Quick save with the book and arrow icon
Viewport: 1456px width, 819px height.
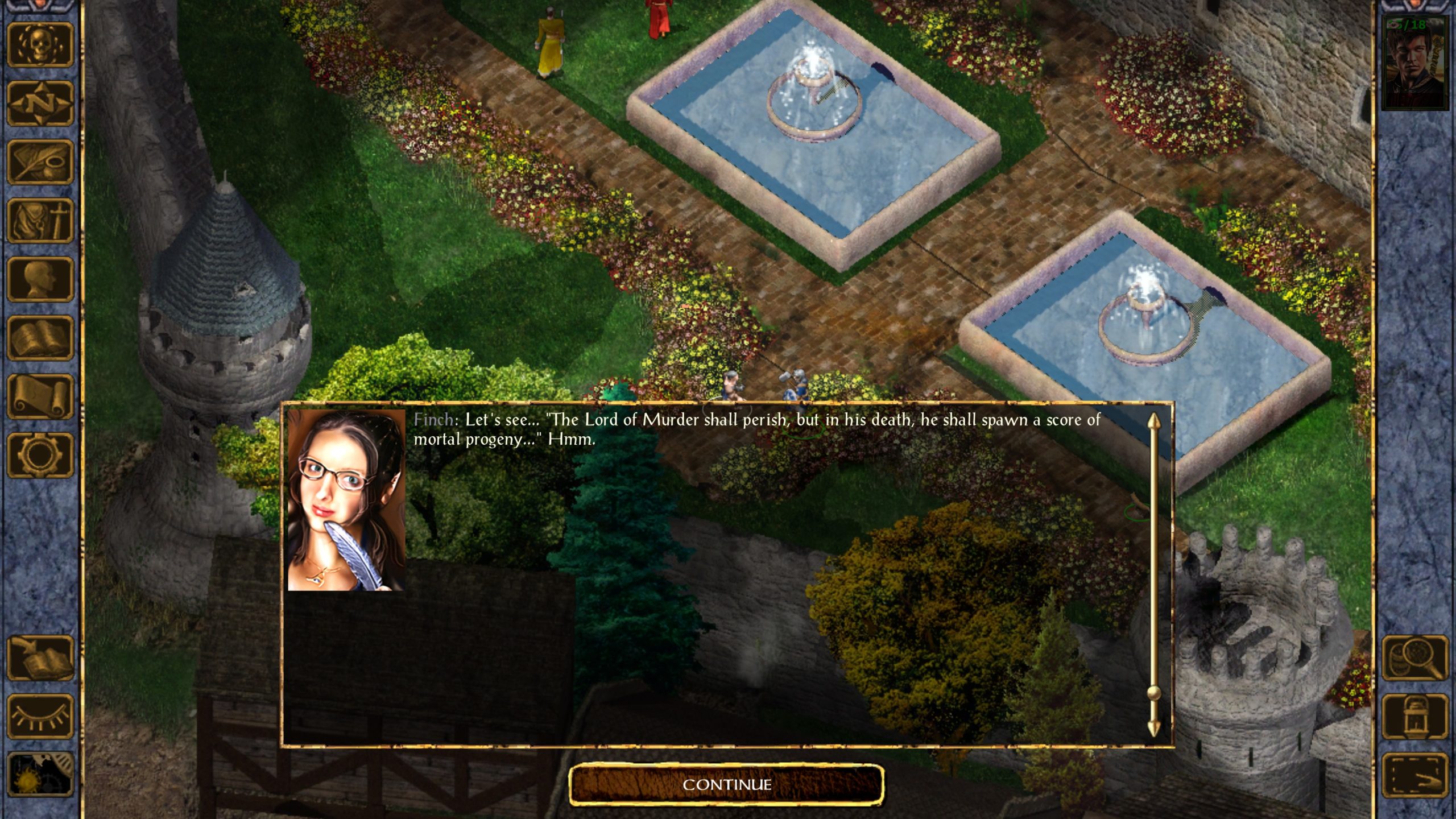[40, 658]
